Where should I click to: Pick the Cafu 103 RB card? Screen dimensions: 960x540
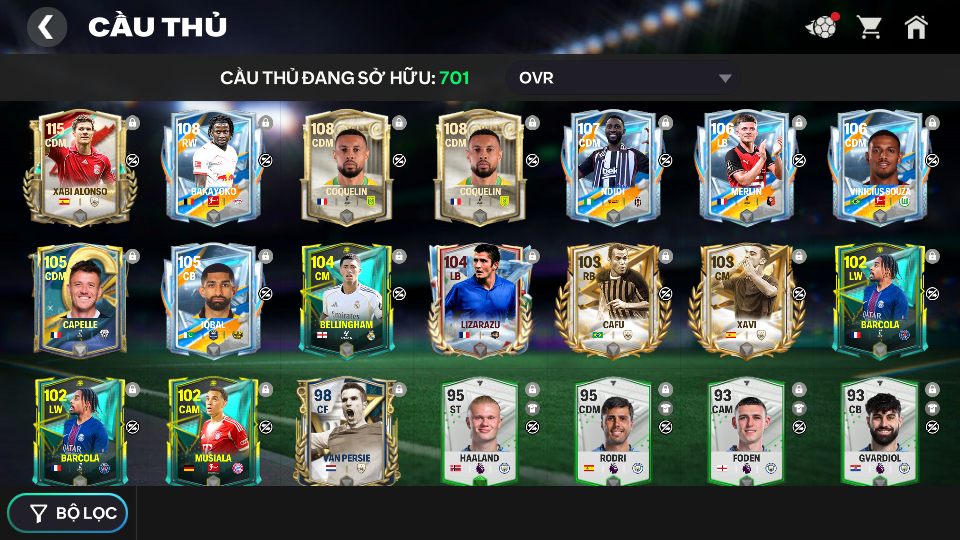(612, 300)
